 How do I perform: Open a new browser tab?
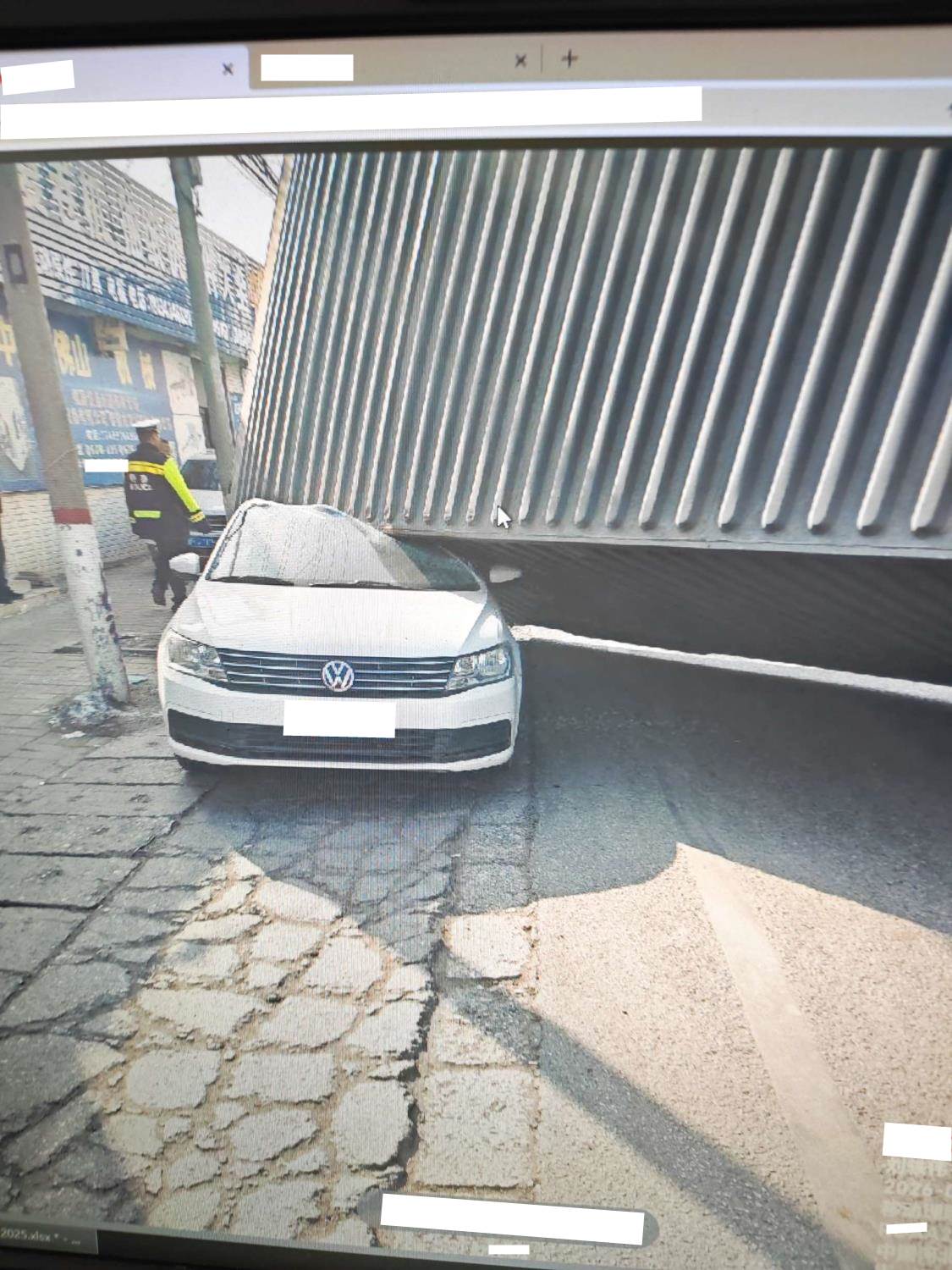(x=570, y=58)
